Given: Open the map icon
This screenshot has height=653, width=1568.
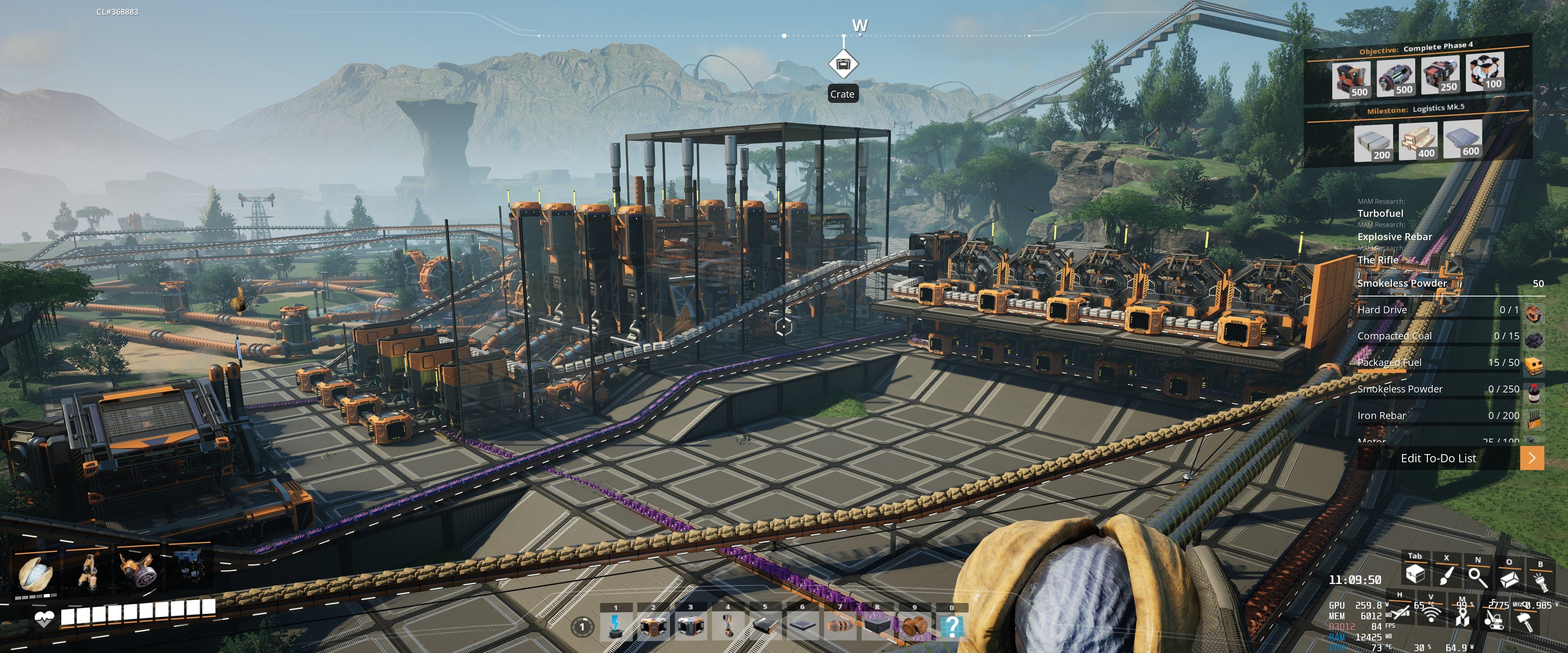Looking at the screenshot, I should pos(1462,619).
